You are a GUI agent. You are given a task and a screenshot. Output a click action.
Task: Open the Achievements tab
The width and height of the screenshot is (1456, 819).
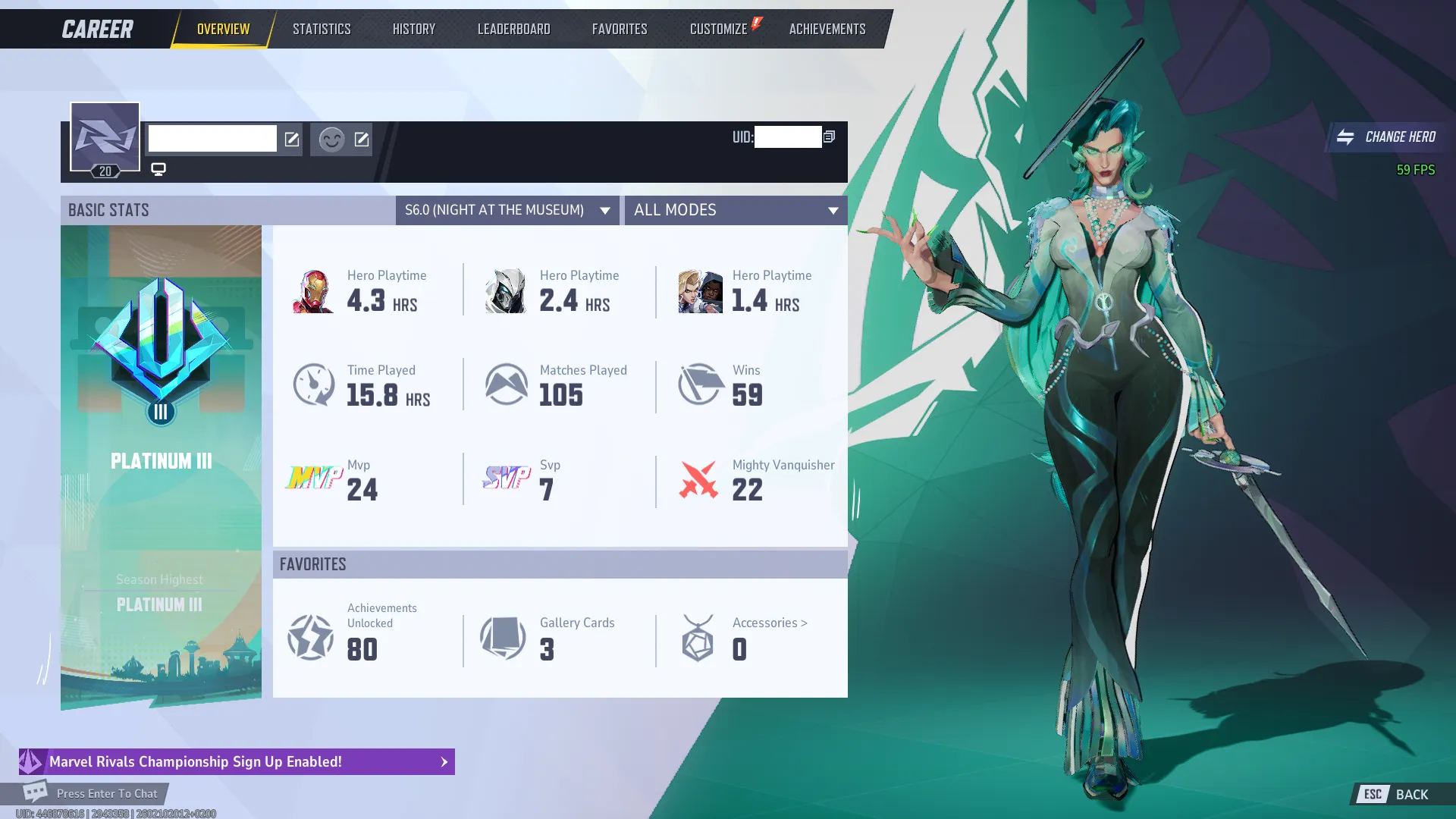(827, 28)
